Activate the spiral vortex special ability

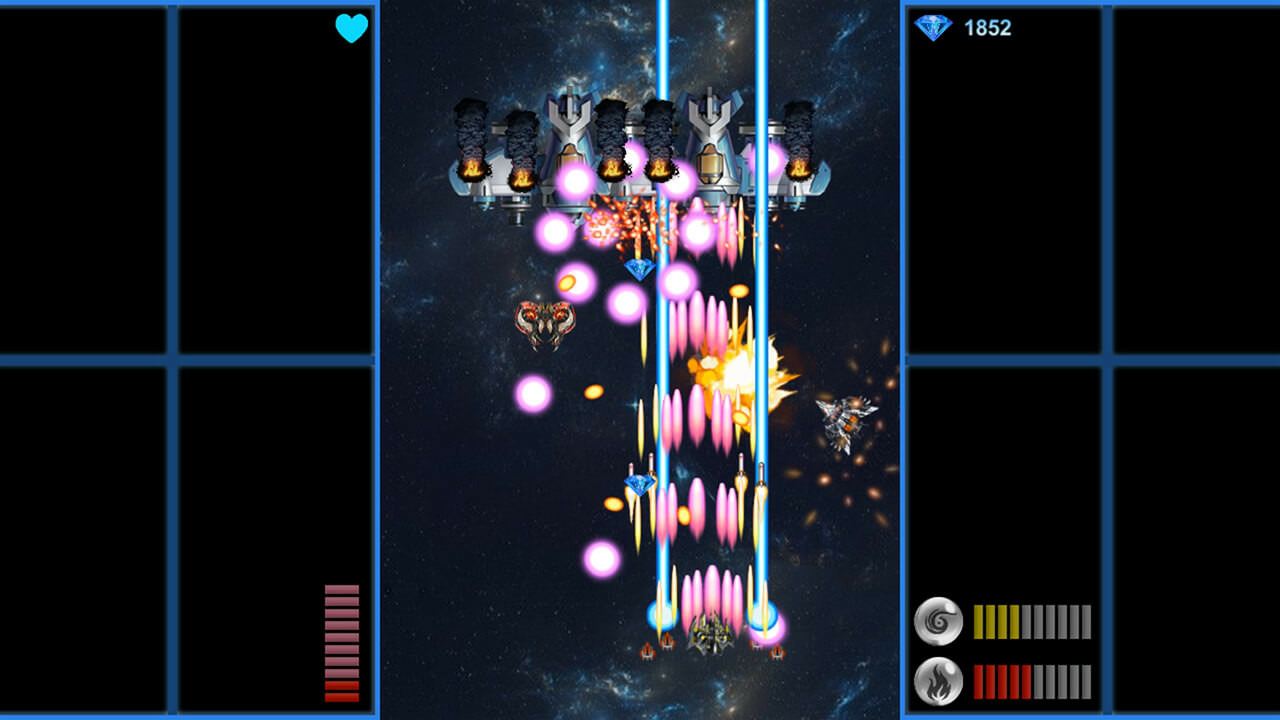[938, 621]
